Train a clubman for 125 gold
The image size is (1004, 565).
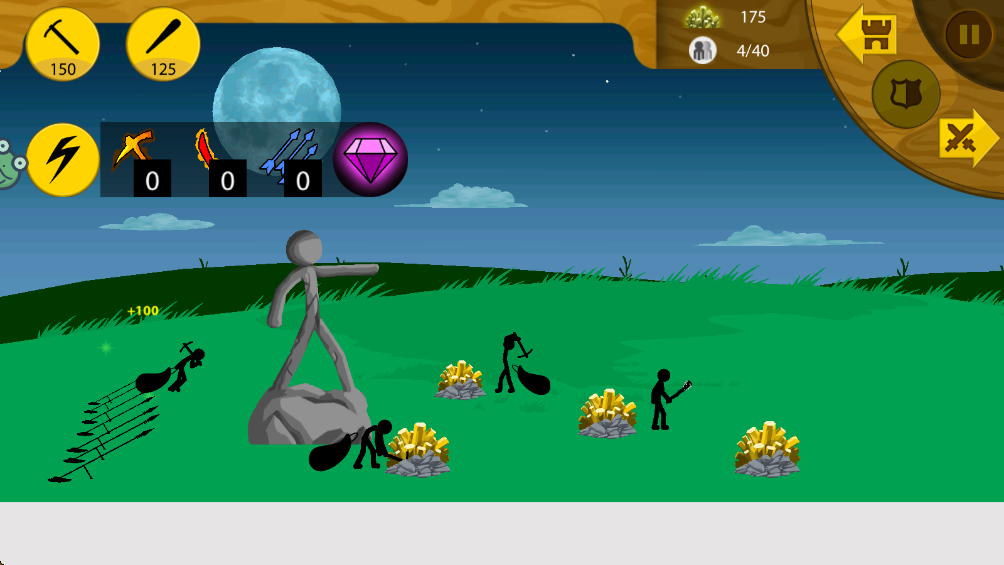pos(163,44)
